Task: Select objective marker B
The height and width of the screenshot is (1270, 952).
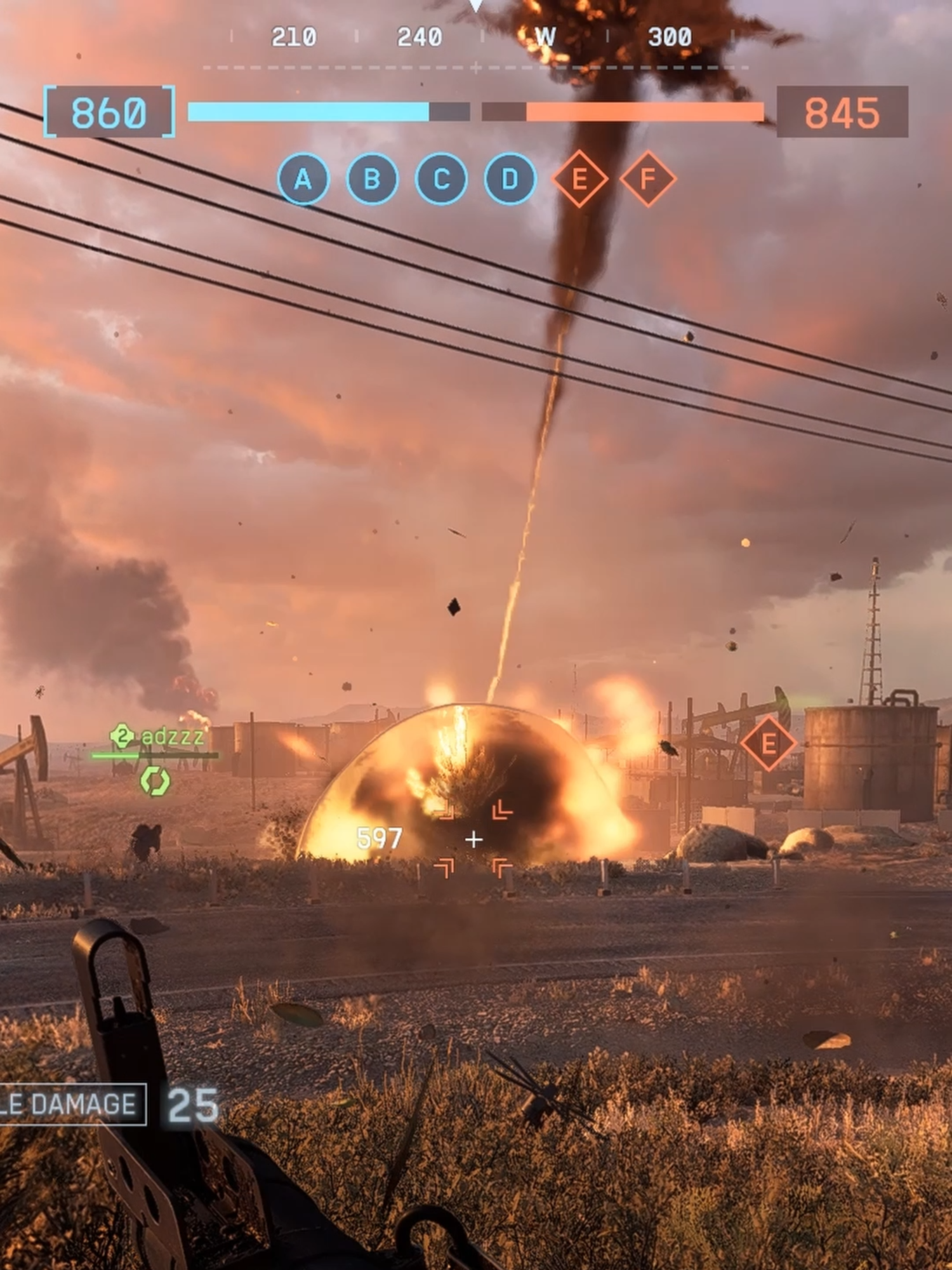Action: [372, 180]
